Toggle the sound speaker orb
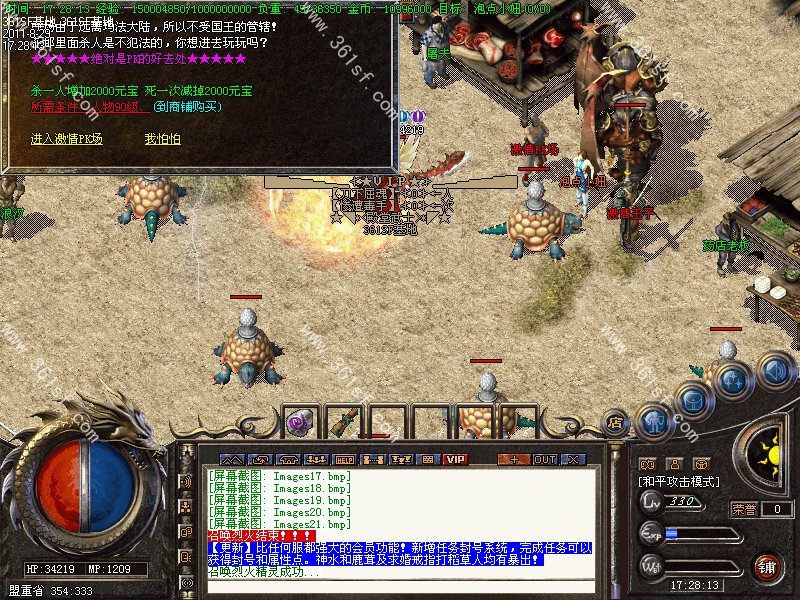 [x=774, y=371]
